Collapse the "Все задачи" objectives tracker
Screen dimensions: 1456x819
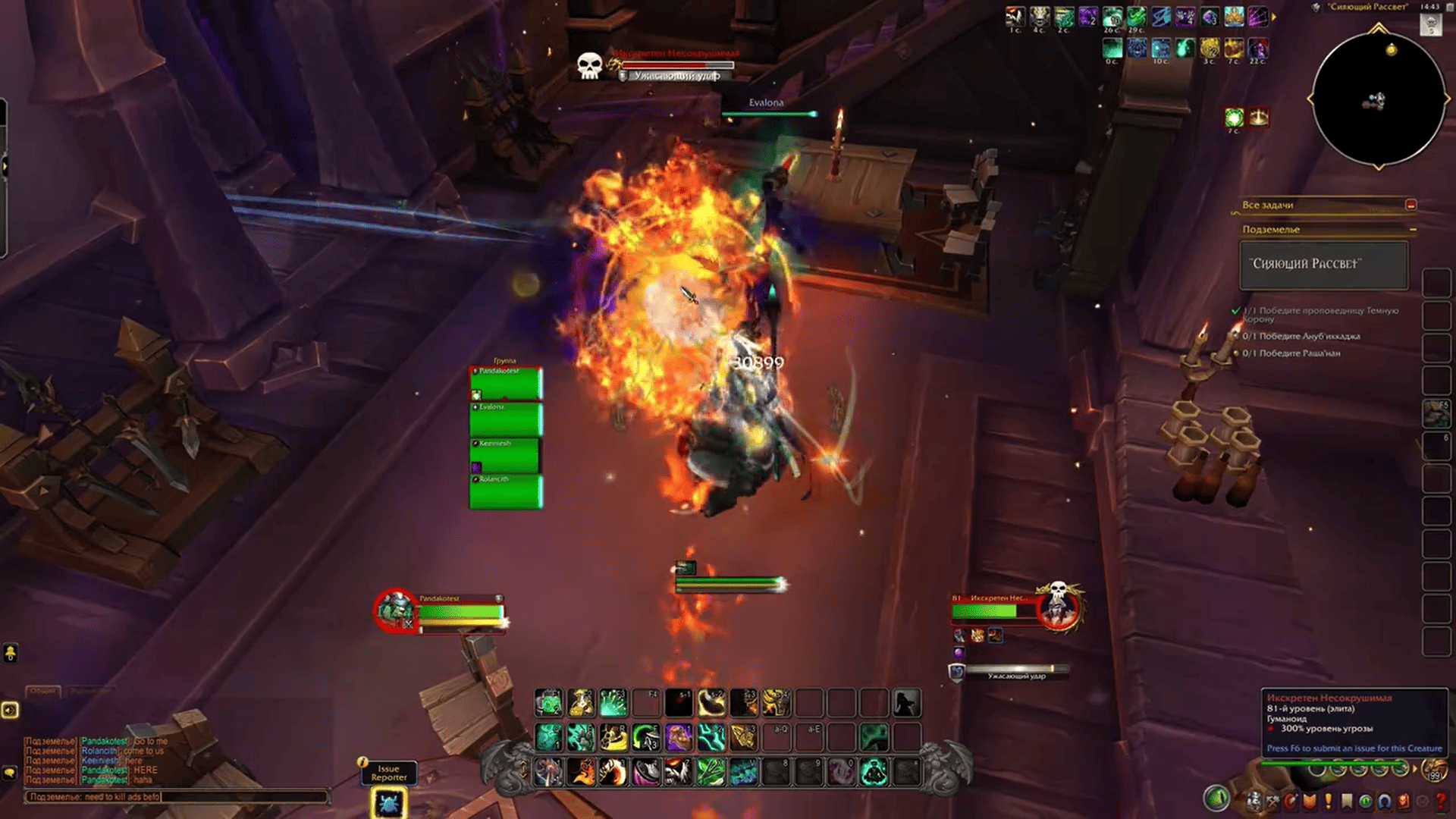pos(1410,205)
